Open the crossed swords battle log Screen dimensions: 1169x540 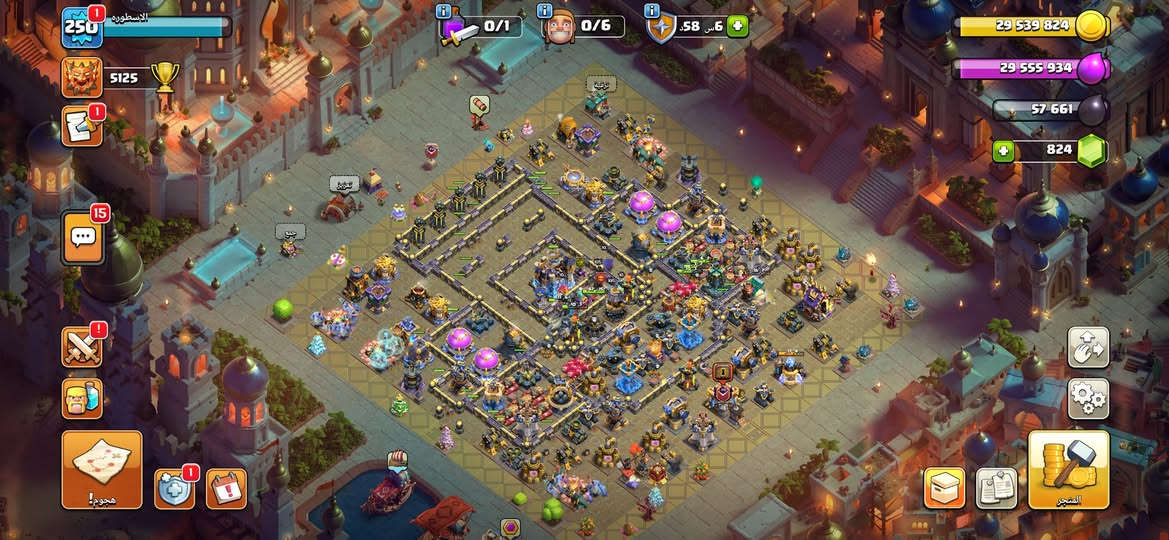point(82,347)
